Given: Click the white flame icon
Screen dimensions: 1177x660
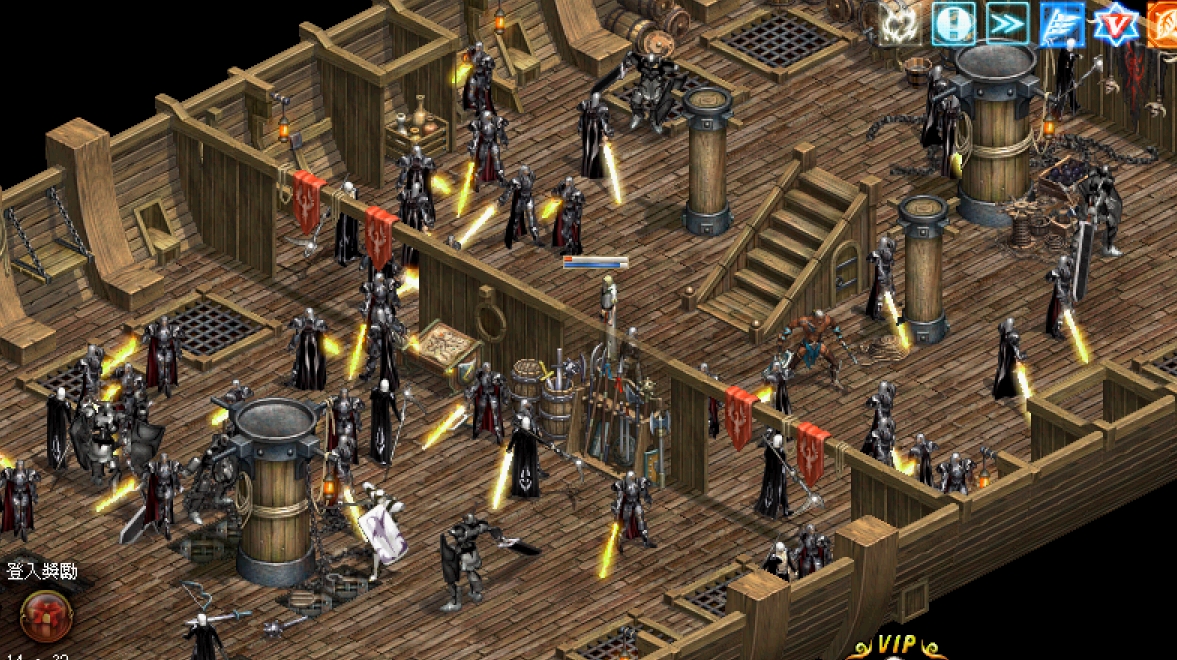Looking at the screenshot, I should pyautogui.click(x=899, y=23).
